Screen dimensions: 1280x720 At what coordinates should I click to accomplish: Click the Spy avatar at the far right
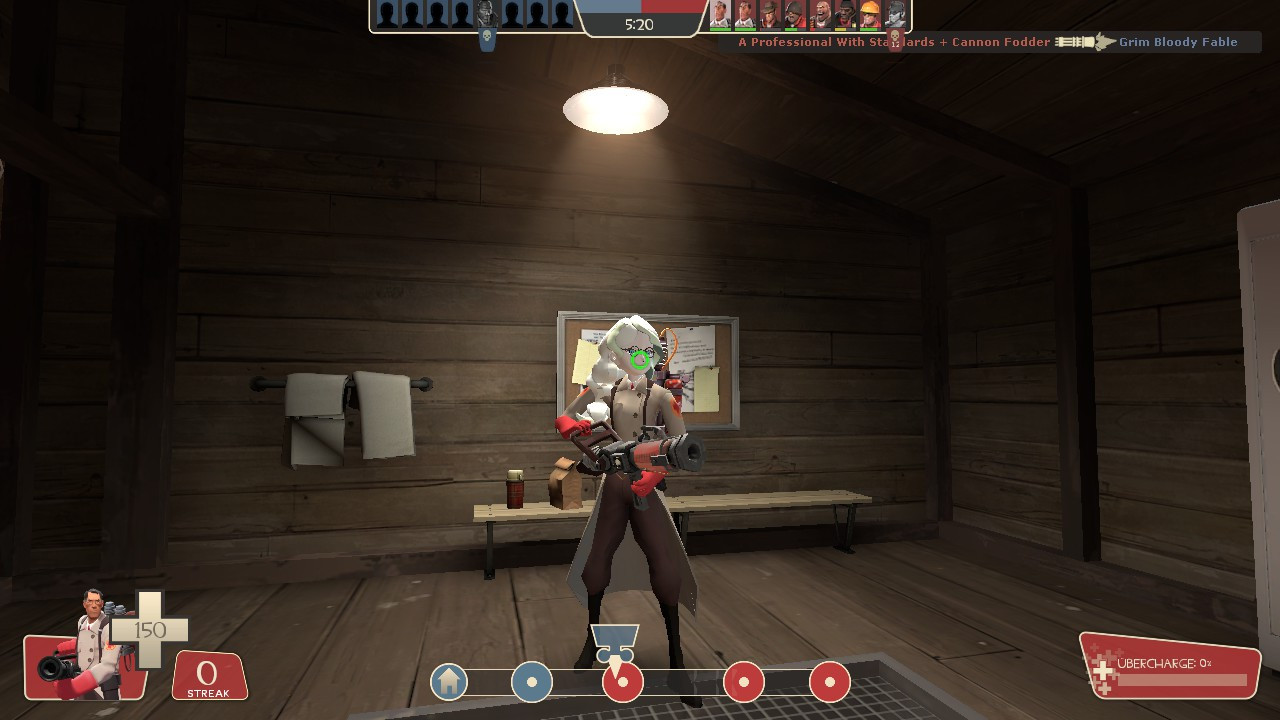tap(895, 15)
